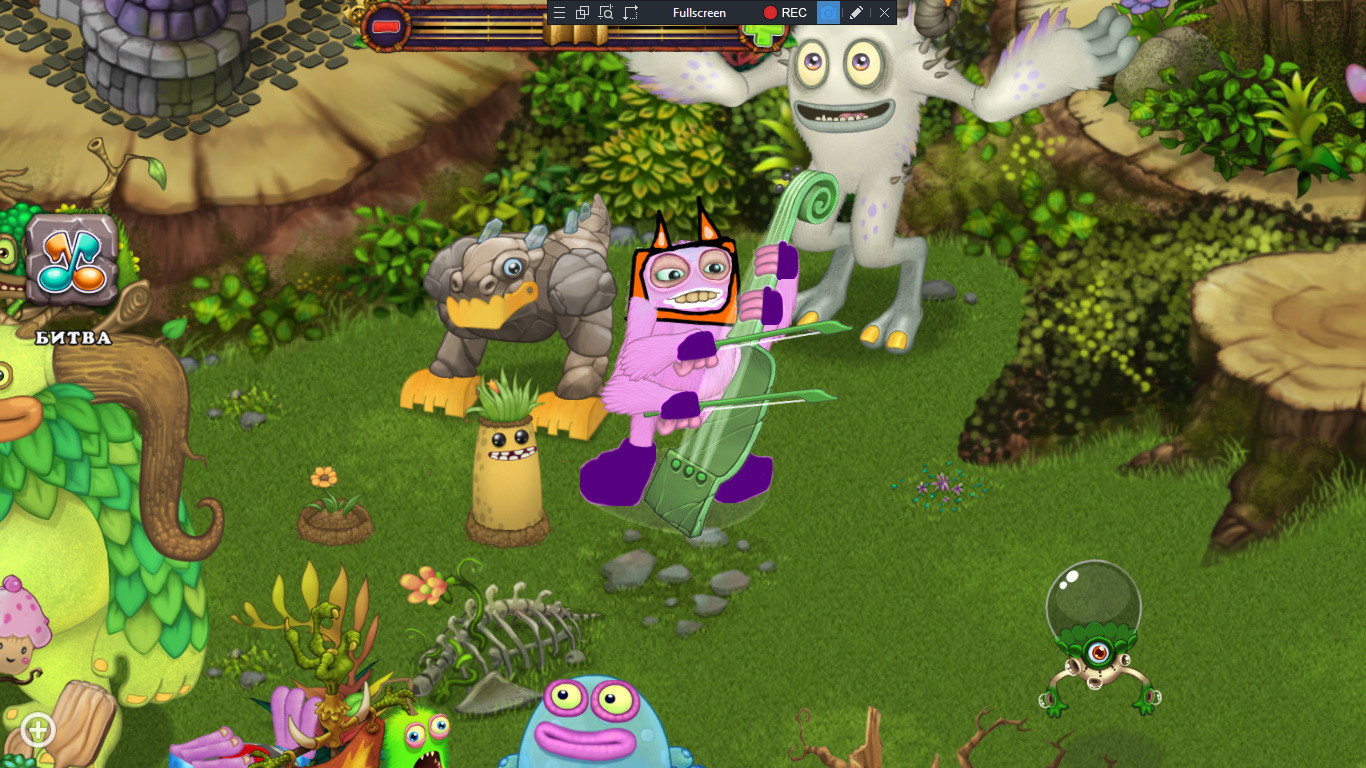Close the recording toolbar with the X
Screen dimensions: 1366x768
coord(884,13)
